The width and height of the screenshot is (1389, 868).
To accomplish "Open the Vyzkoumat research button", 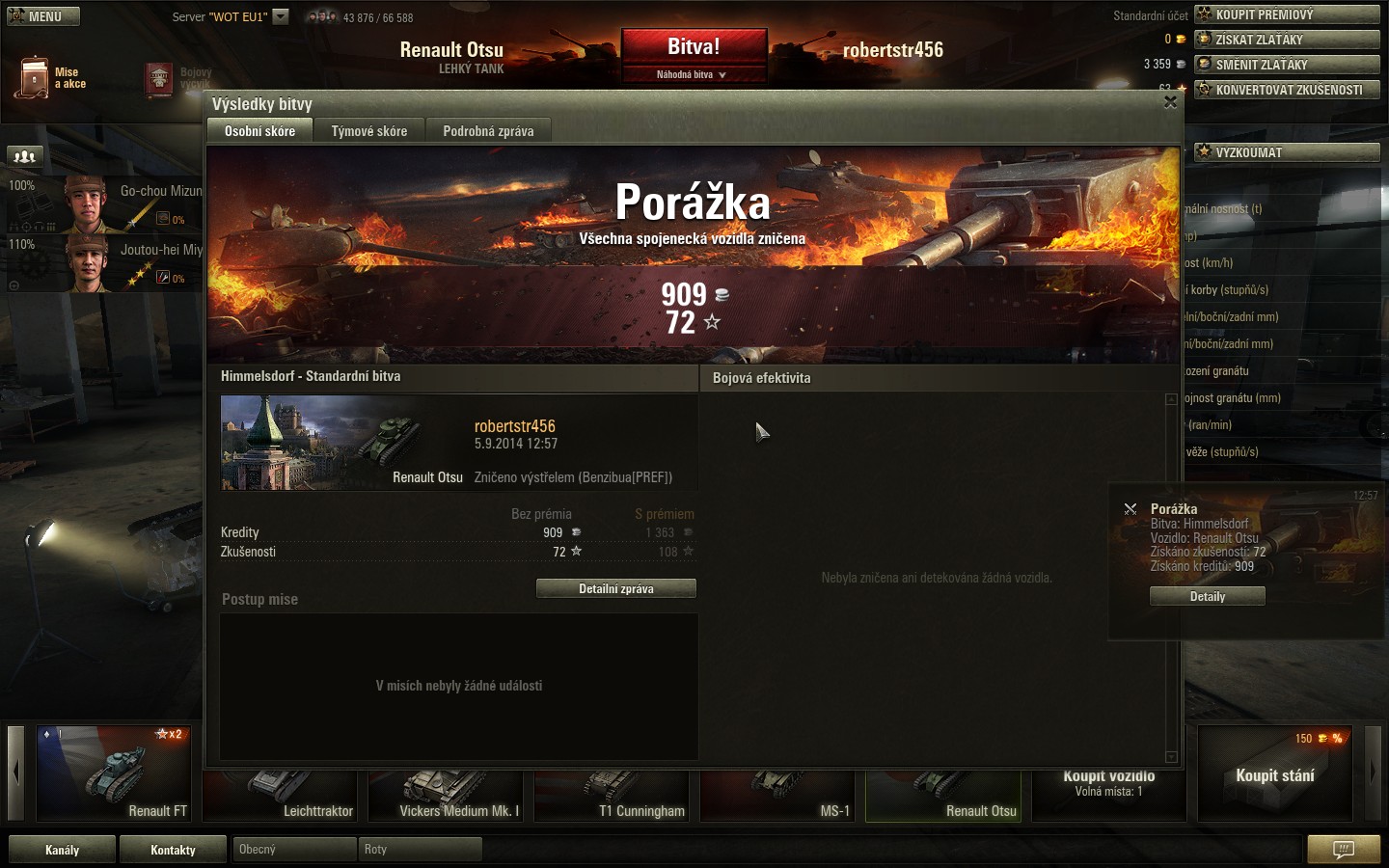I will click(x=1287, y=152).
